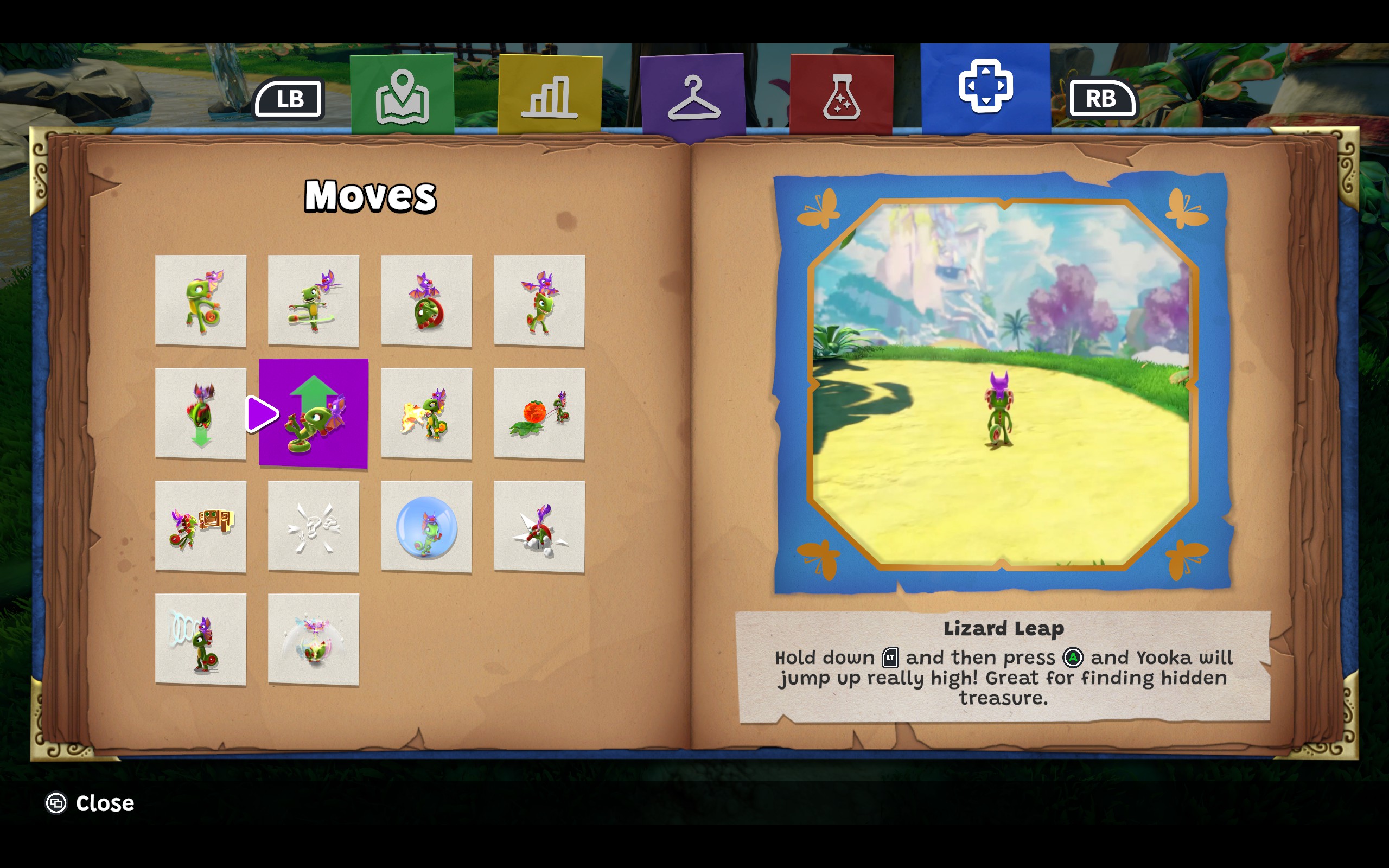Switch to the yellow bar chart stats tab
Screen dimensions: 1389x868
[549, 95]
